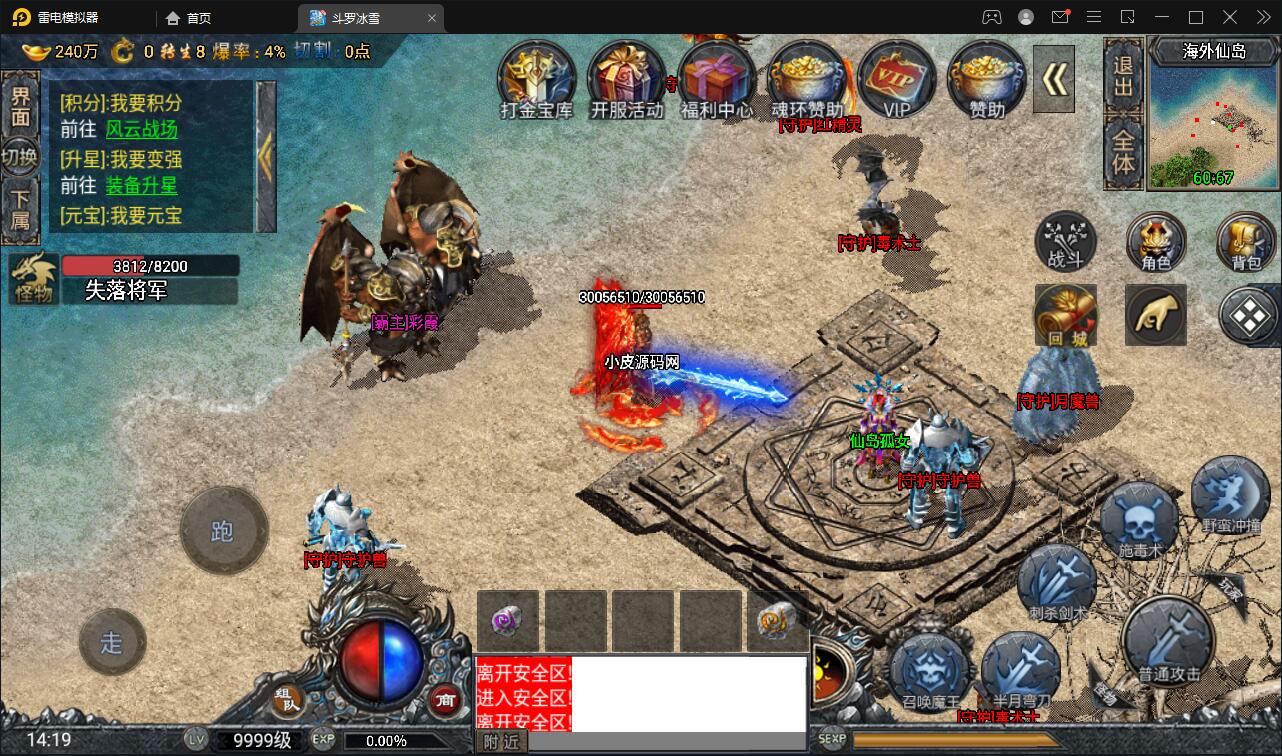Viewport: 1282px width, 756px height.
Task: Follow the 装备升星 upgrade link
Action: (x=141, y=186)
